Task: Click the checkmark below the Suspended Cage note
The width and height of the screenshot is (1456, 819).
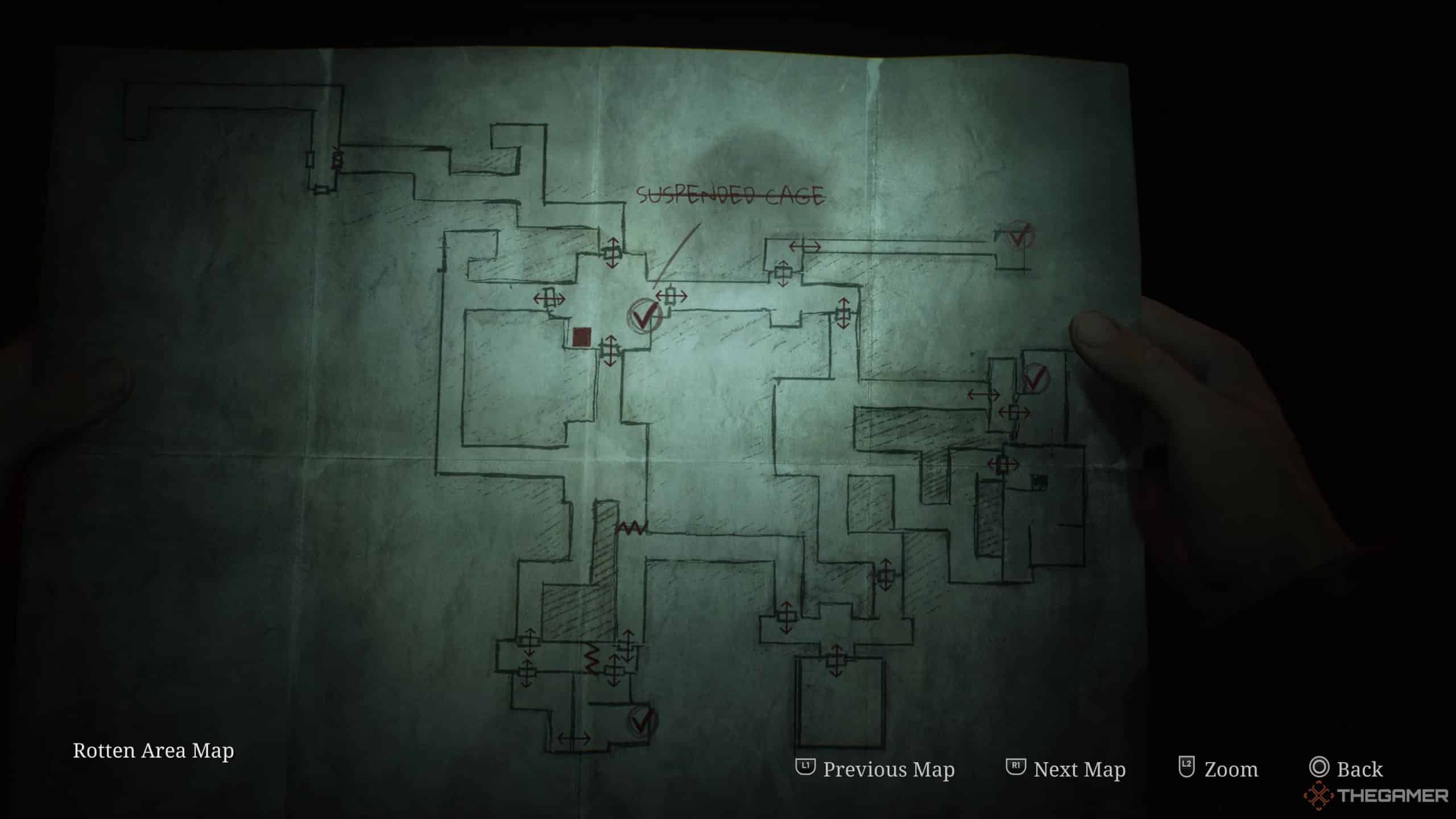Action: pyautogui.click(x=645, y=315)
